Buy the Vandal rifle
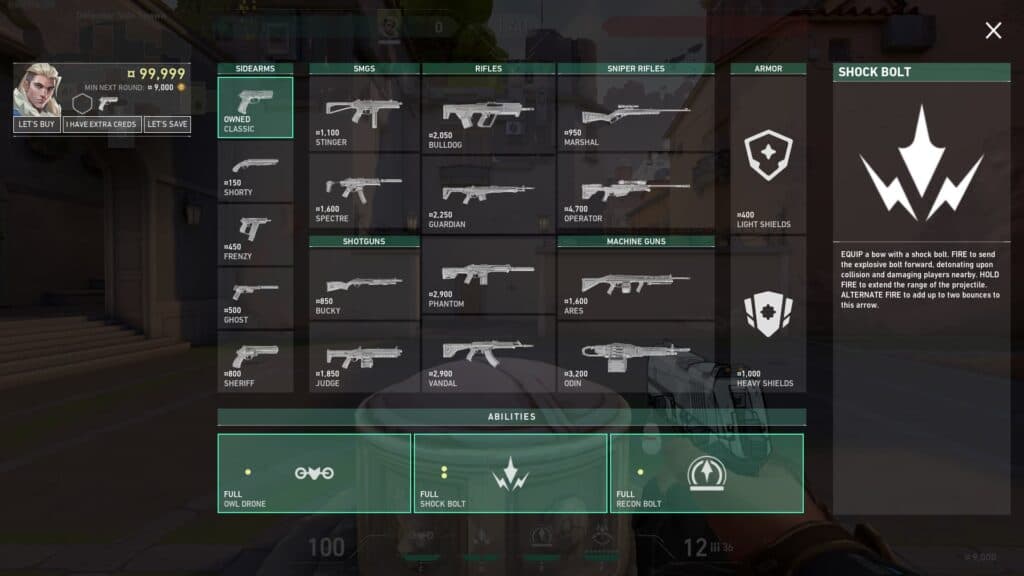Screen dimensions: 1024x576 [488, 355]
